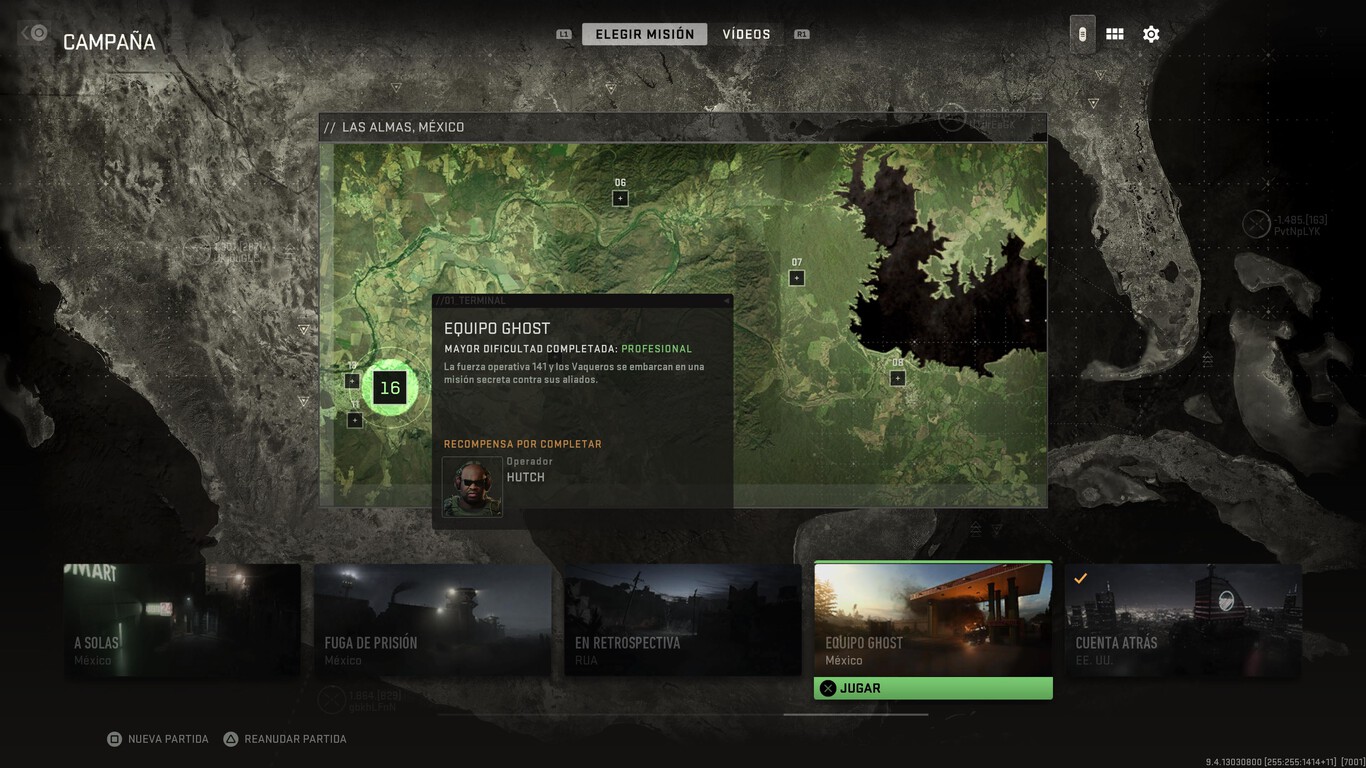Open the Settings gear icon
1366x768 pixels.
[1151, 33]
